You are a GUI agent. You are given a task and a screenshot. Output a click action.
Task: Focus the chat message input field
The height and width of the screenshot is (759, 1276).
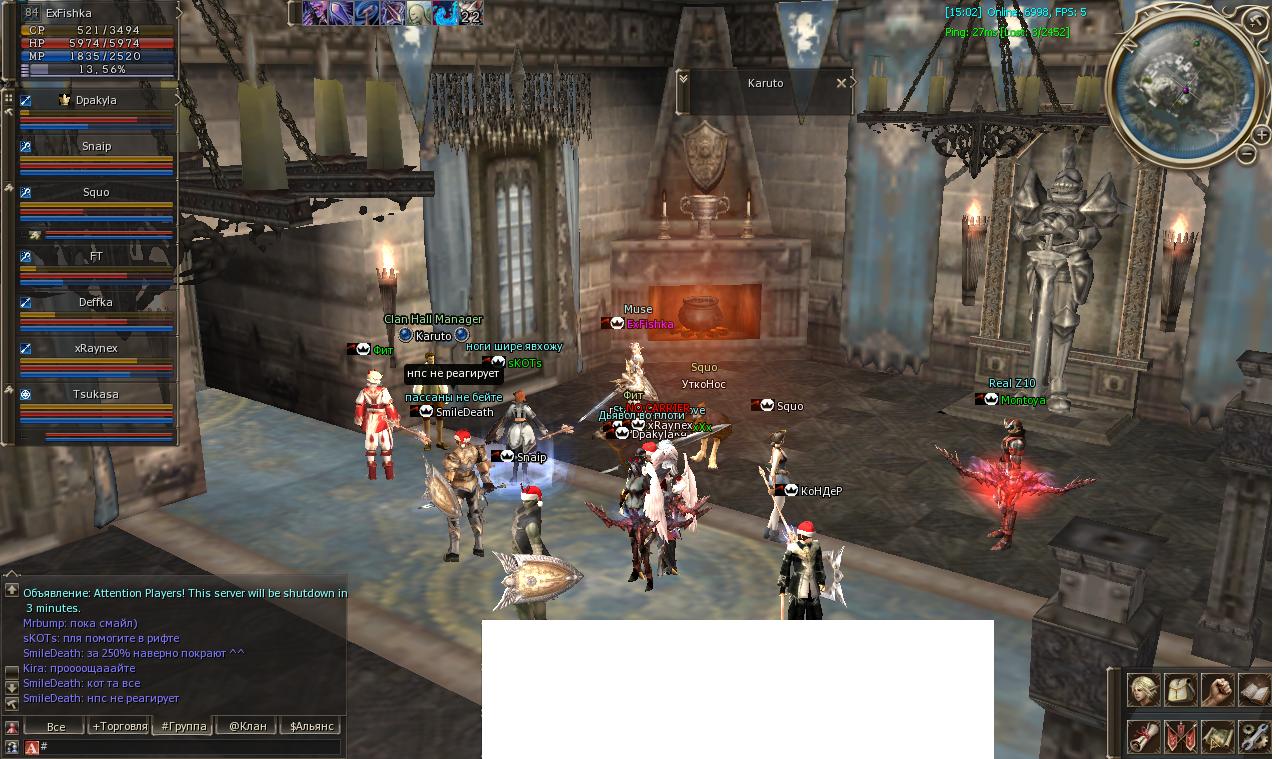pos(190,747)
